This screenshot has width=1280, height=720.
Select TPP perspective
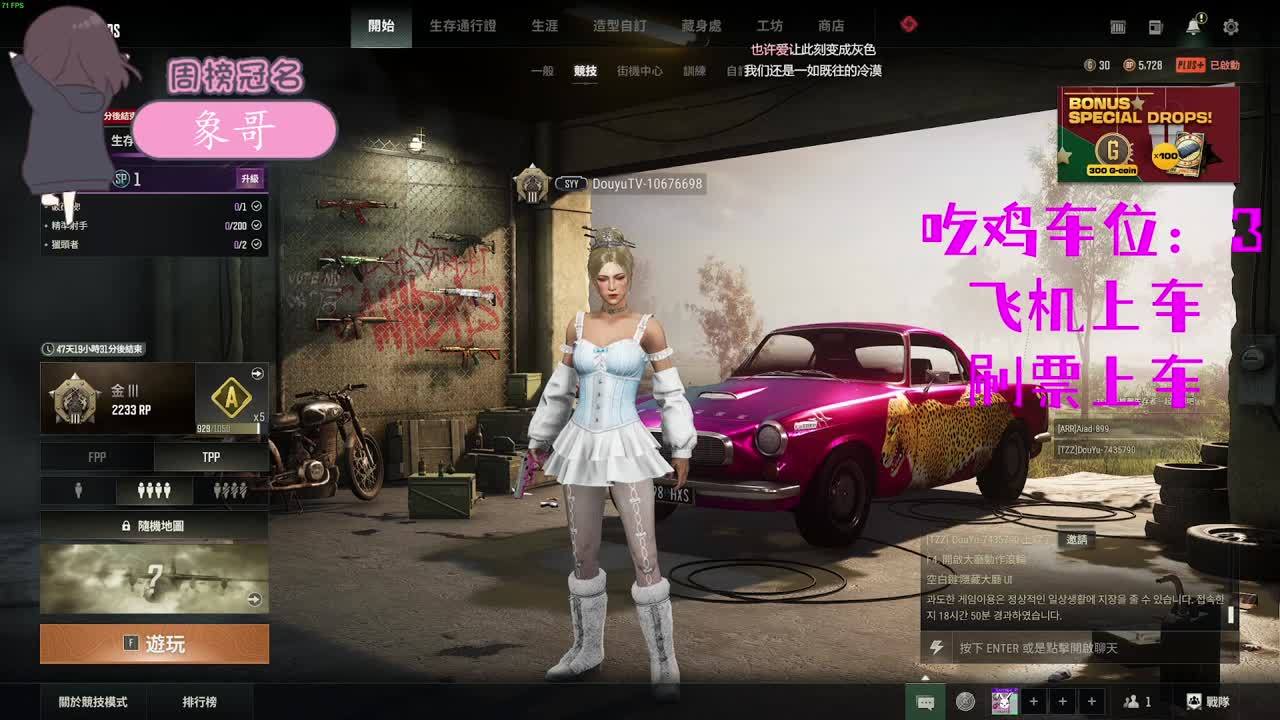211,457
